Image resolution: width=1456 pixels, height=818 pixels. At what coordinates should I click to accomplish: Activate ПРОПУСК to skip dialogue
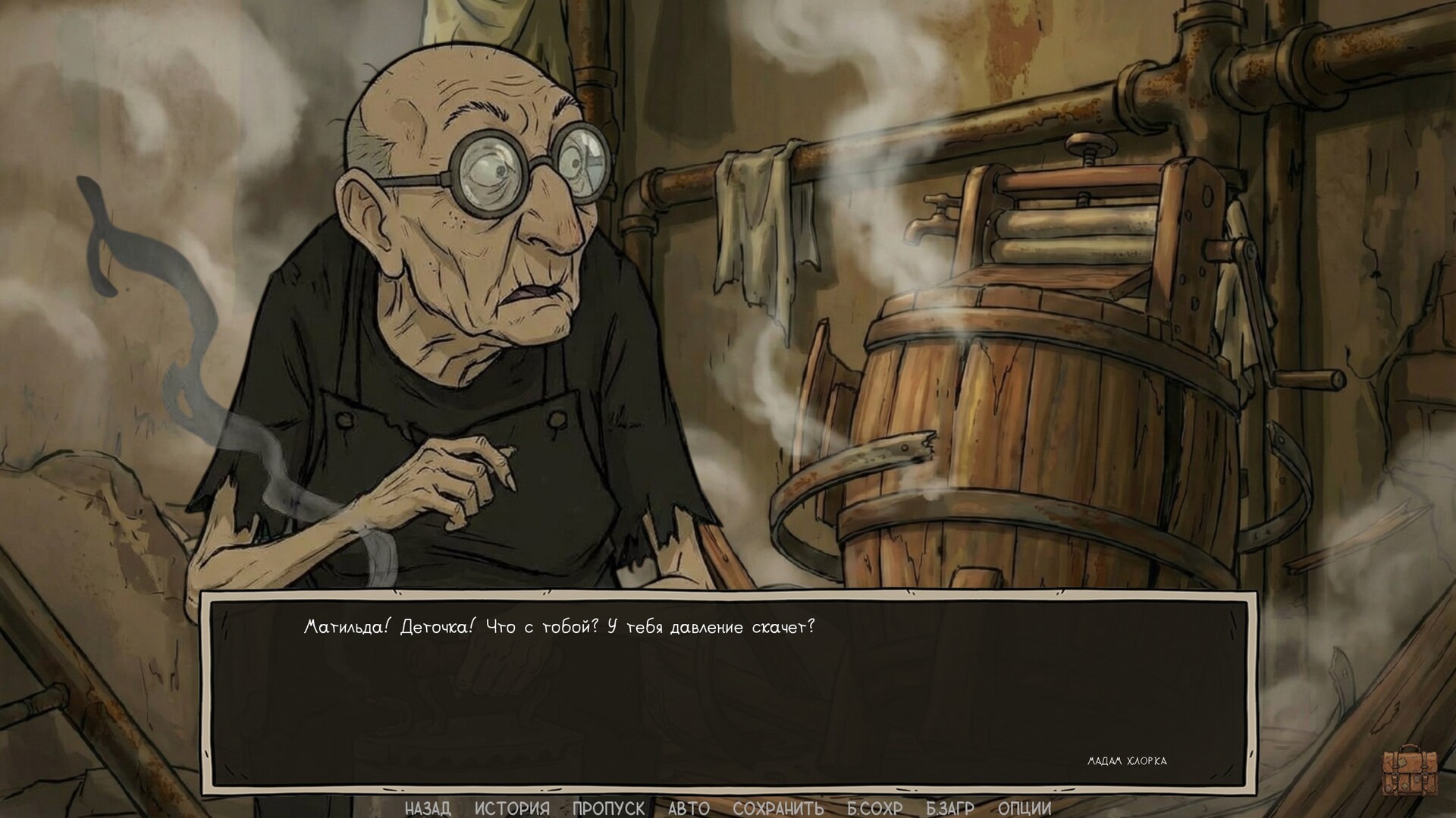(608, 808)
